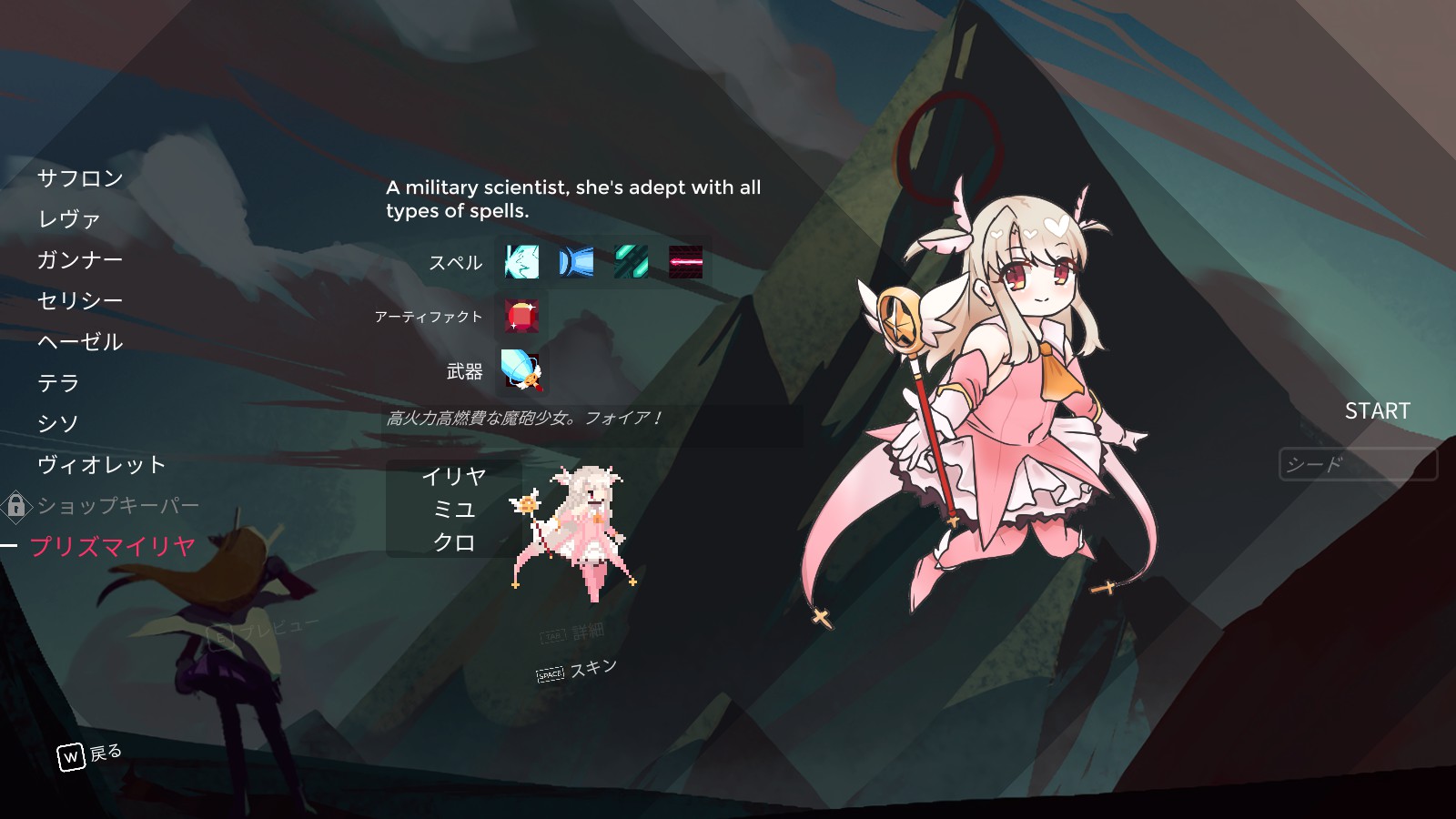
Task: Choose the ガンナー character
Action: (x=83, y=260)
